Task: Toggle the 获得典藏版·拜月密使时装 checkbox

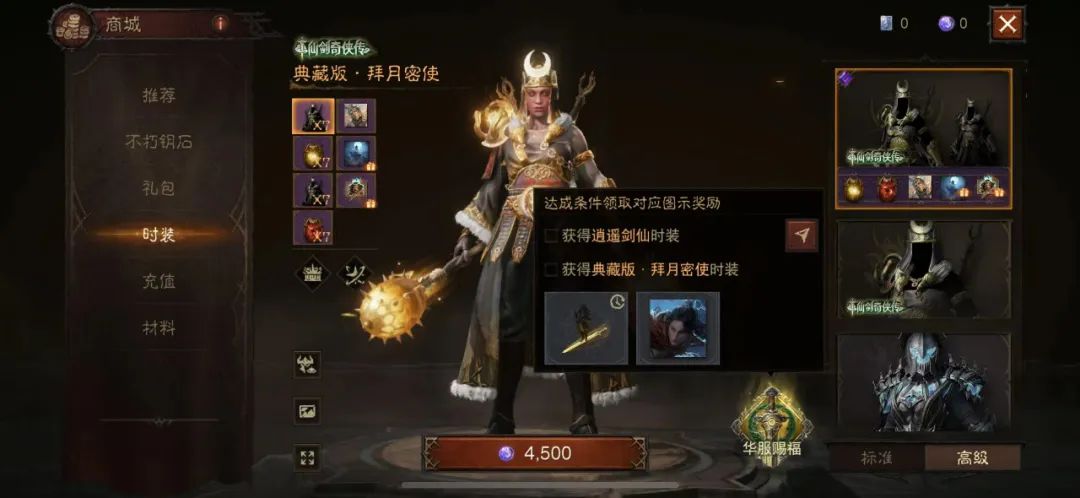Action: 551,269
